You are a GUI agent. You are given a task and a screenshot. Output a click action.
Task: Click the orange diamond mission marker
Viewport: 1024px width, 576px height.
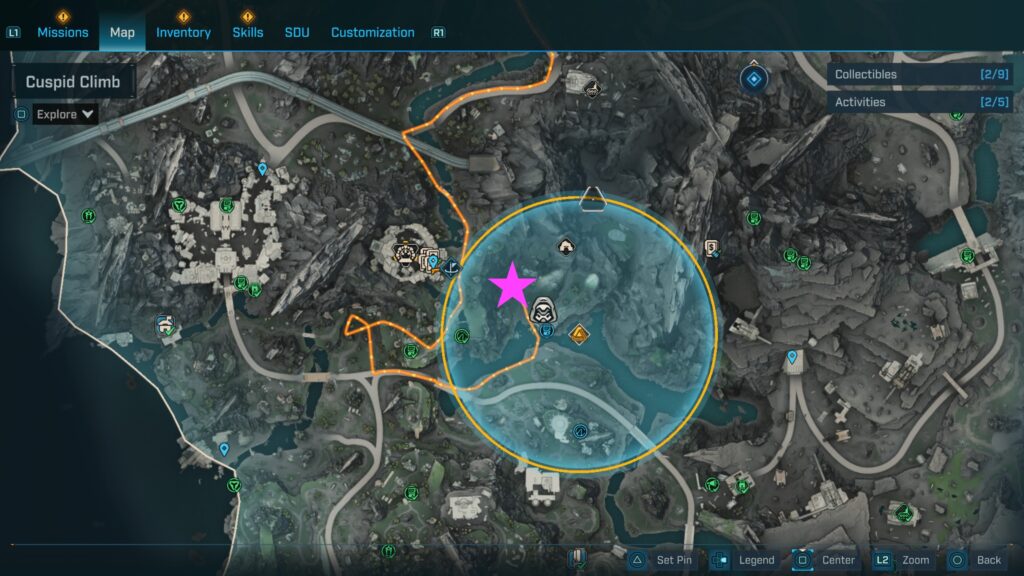point(578,333)
